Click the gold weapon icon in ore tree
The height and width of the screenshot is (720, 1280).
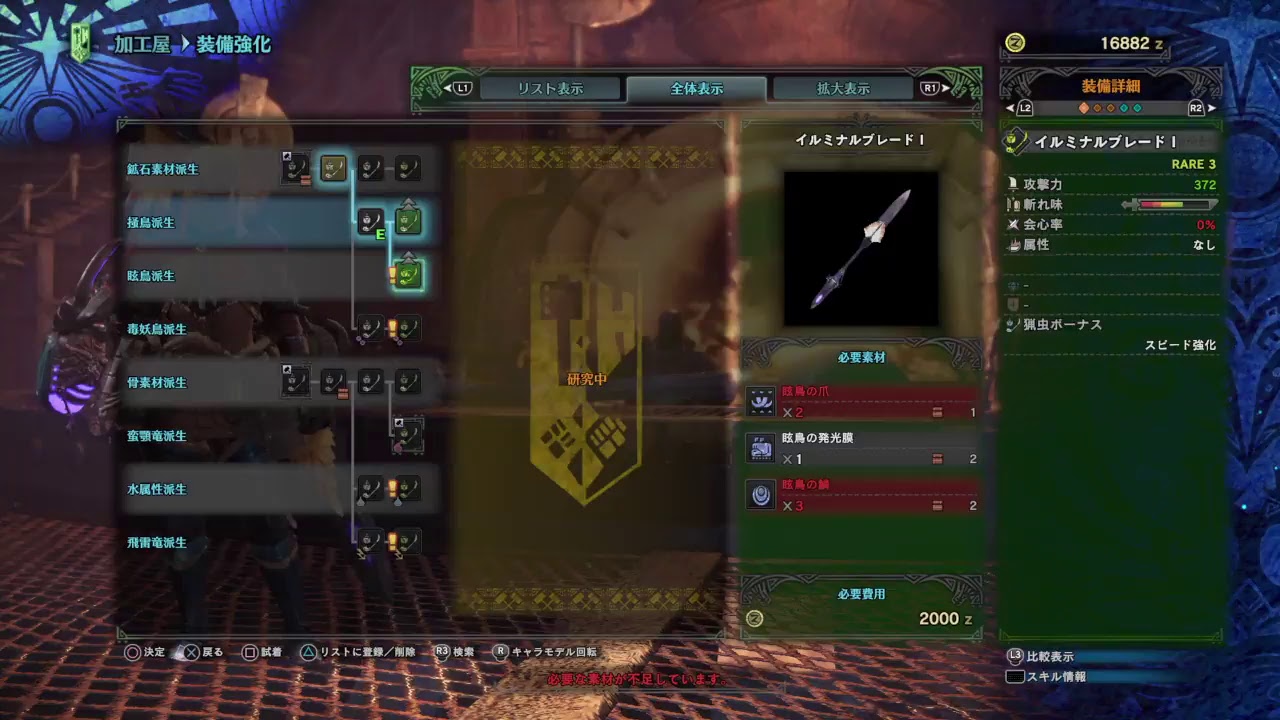tap(333, 167)
